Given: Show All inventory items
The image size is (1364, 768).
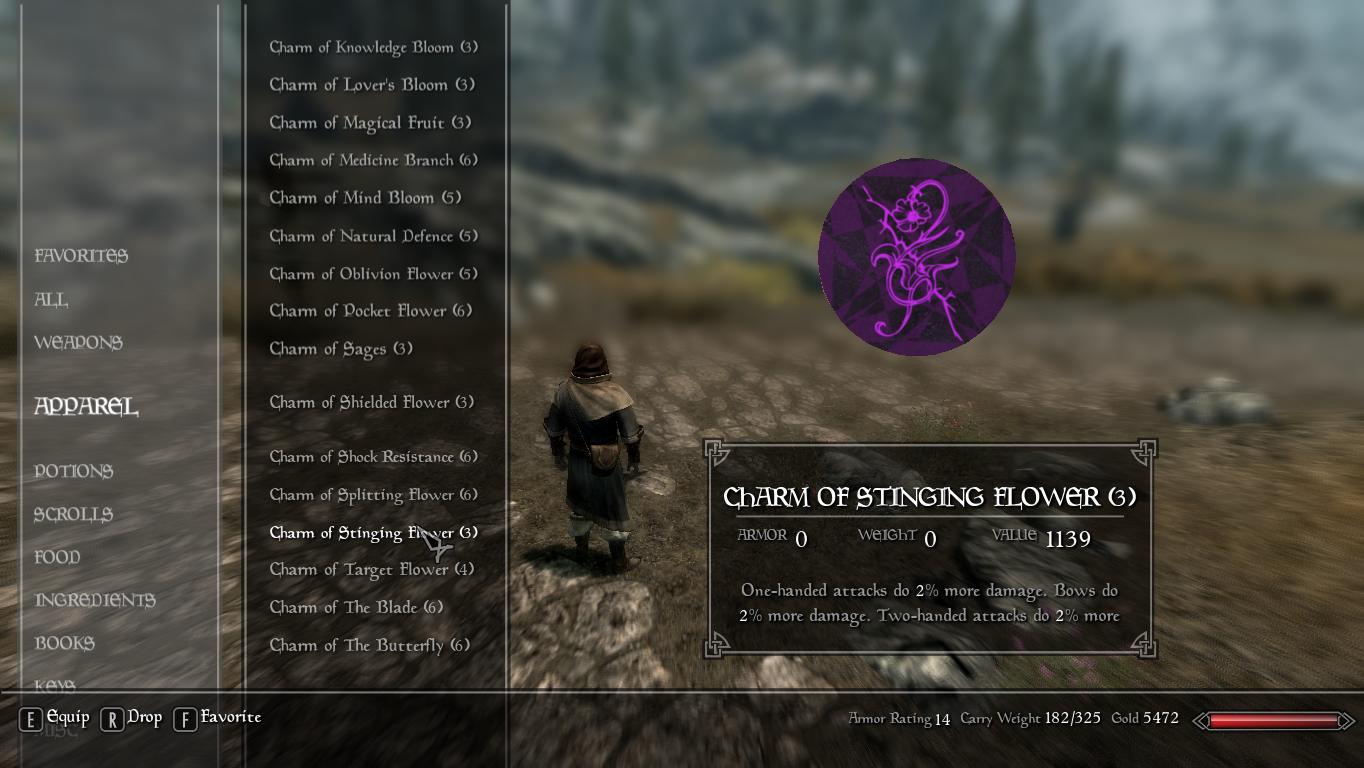Looking at the screenshot, I should click(x=51, y=300).
